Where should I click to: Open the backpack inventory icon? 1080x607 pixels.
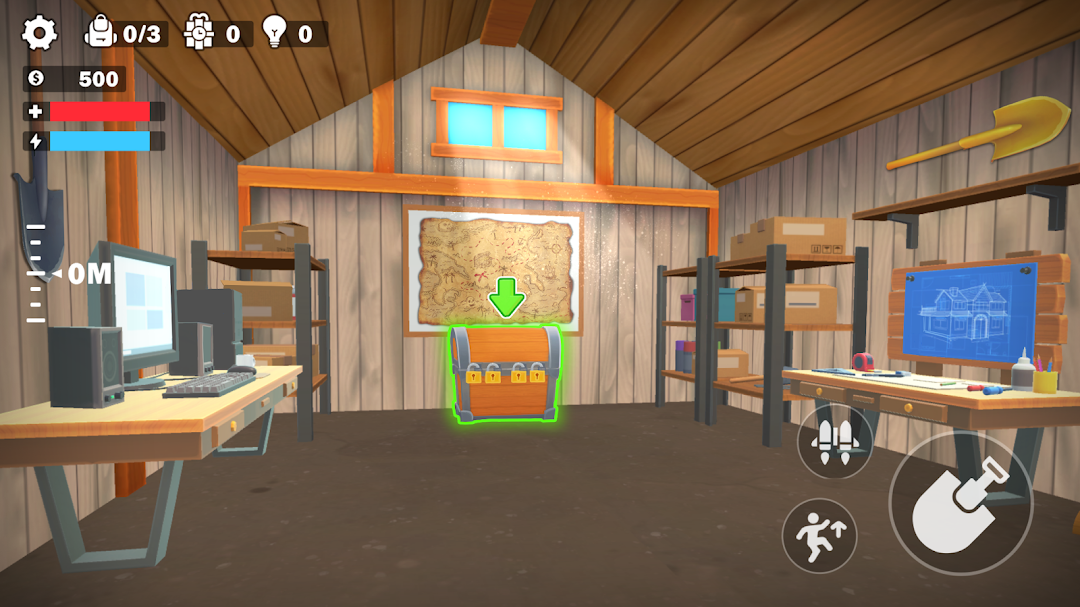(101, 33)
